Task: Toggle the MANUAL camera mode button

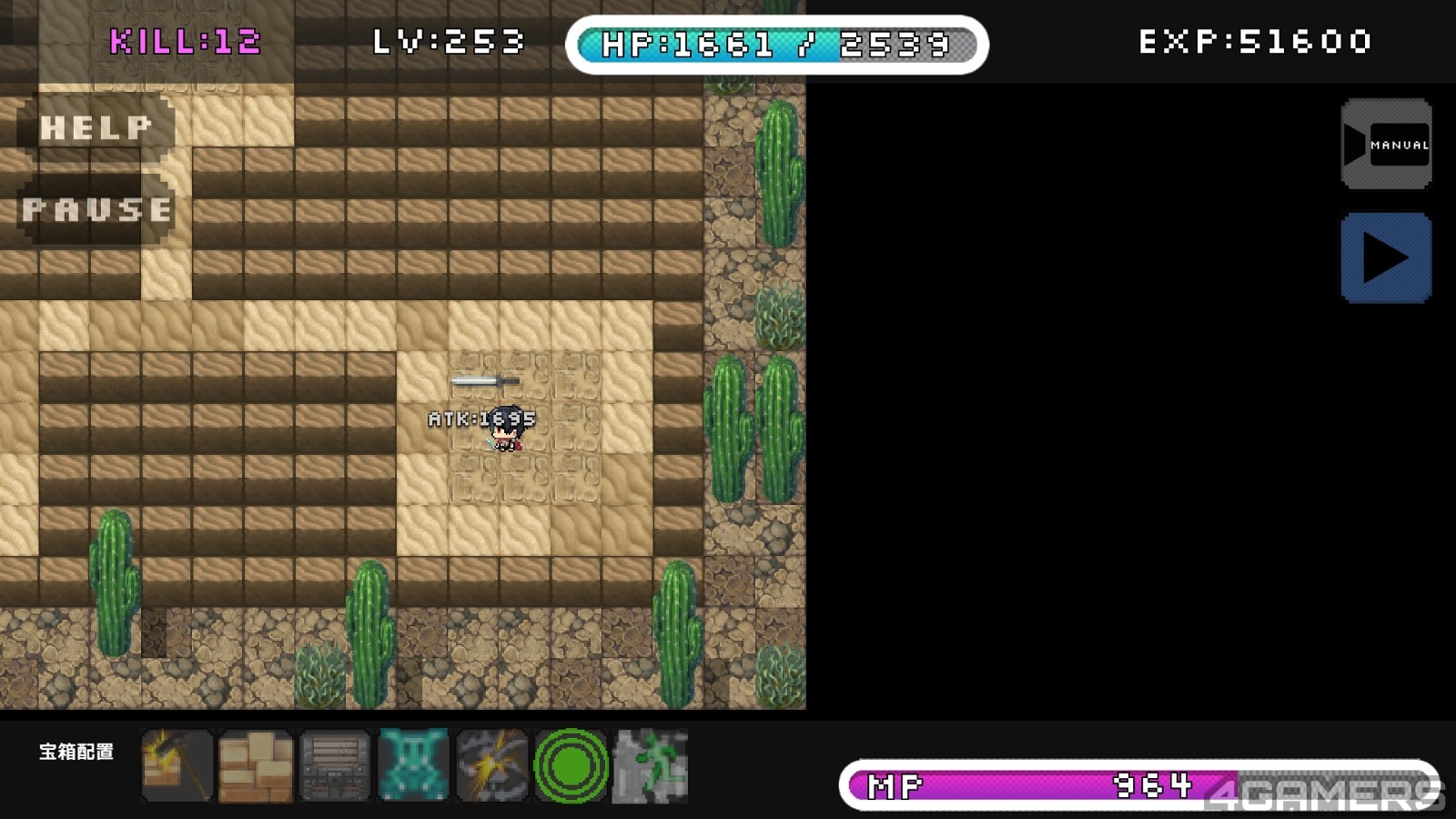Action: pyautogui.click(x=1386, y=145)
